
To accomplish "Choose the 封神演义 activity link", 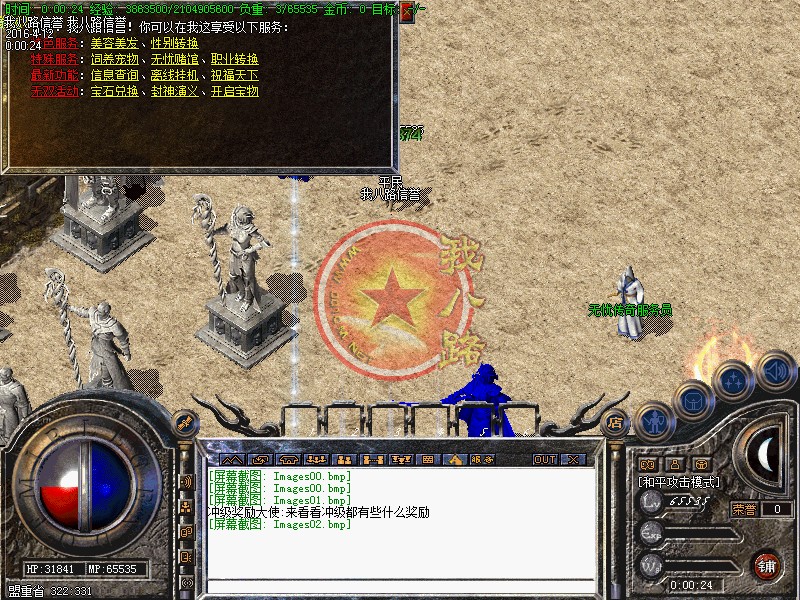I will click(175, 91).
